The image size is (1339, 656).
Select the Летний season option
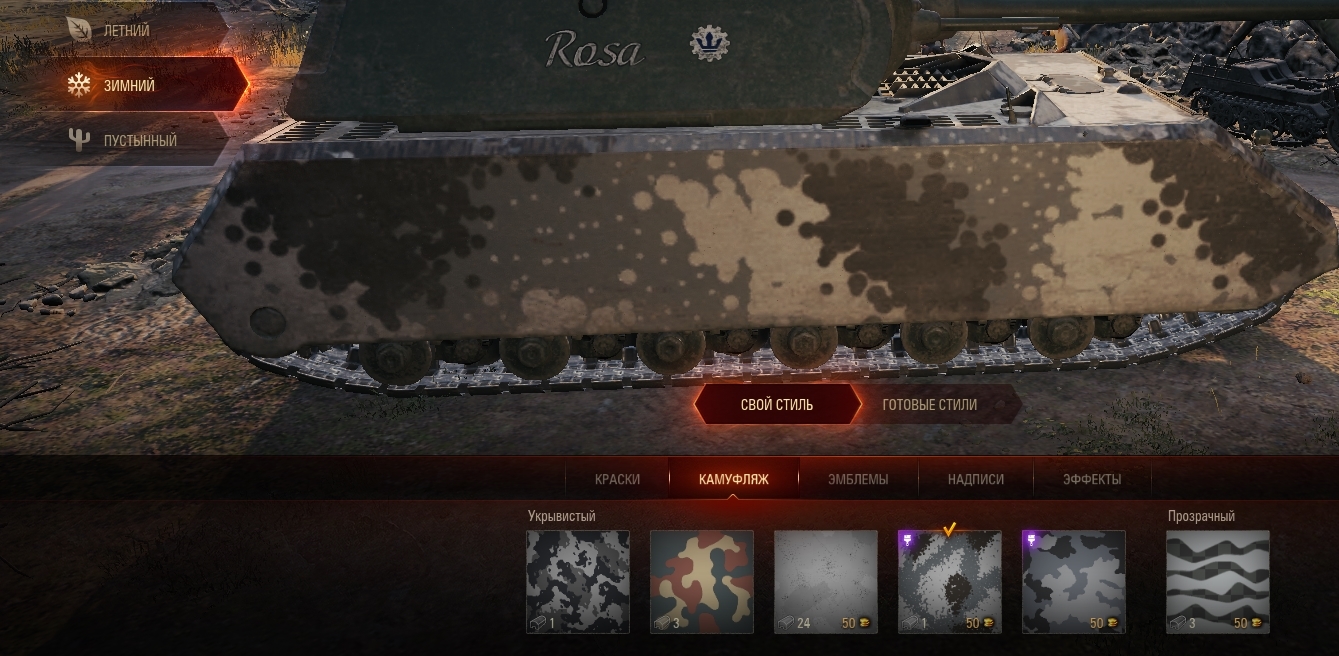click(x=126, y=31)
